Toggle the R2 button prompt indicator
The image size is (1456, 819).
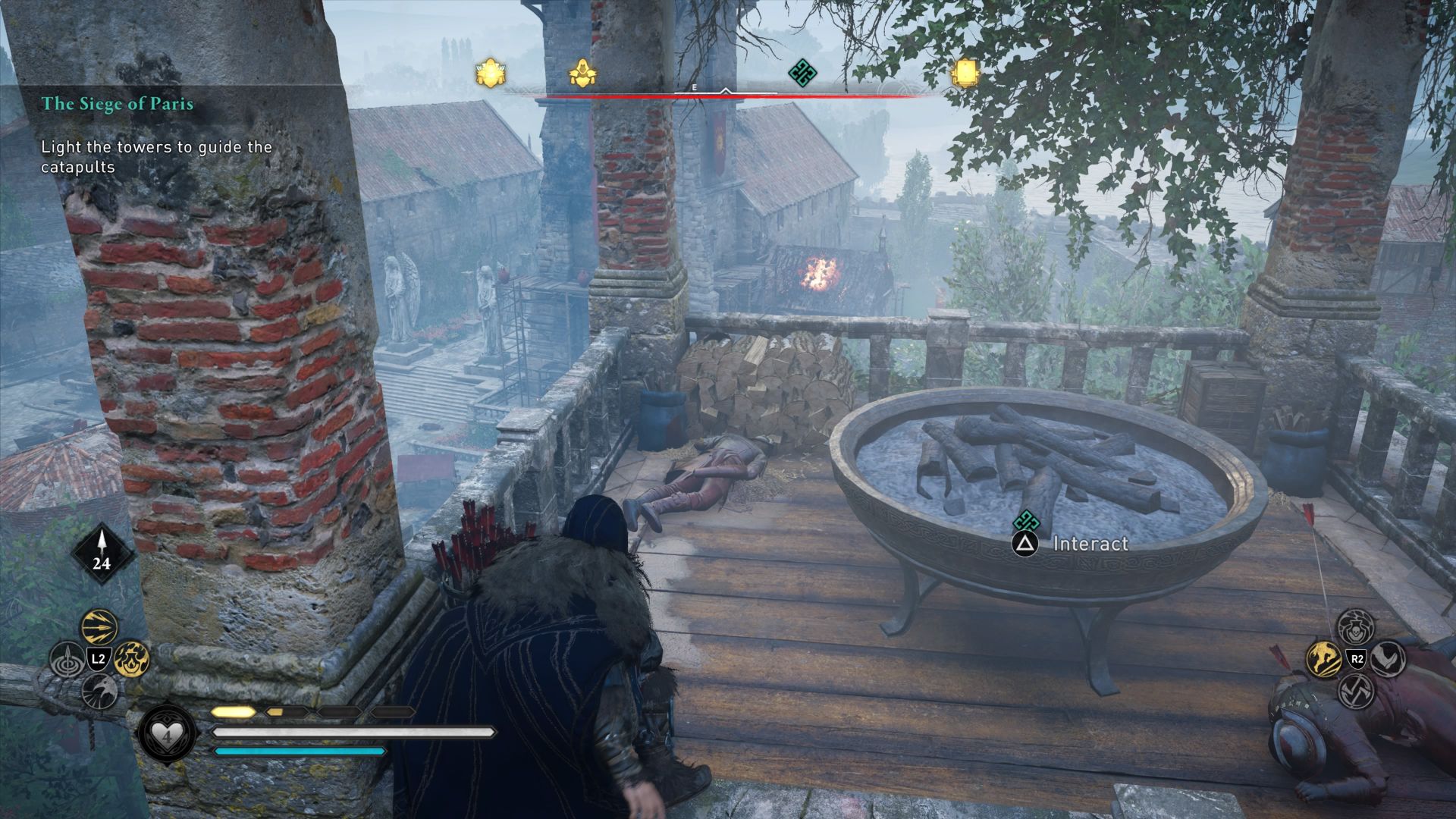tap(1357, 660)
